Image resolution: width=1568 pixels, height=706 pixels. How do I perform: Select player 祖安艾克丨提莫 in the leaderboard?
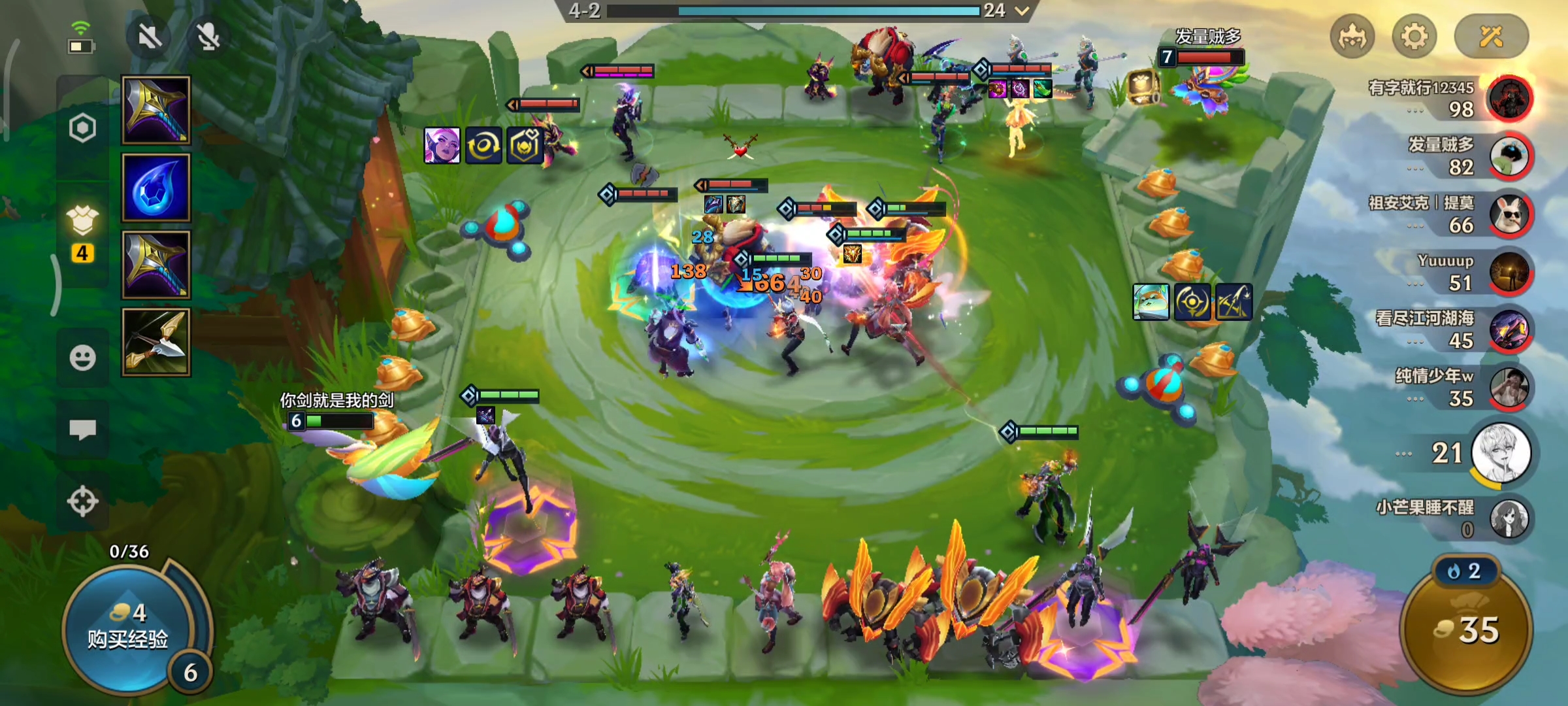coord(1509,214)
